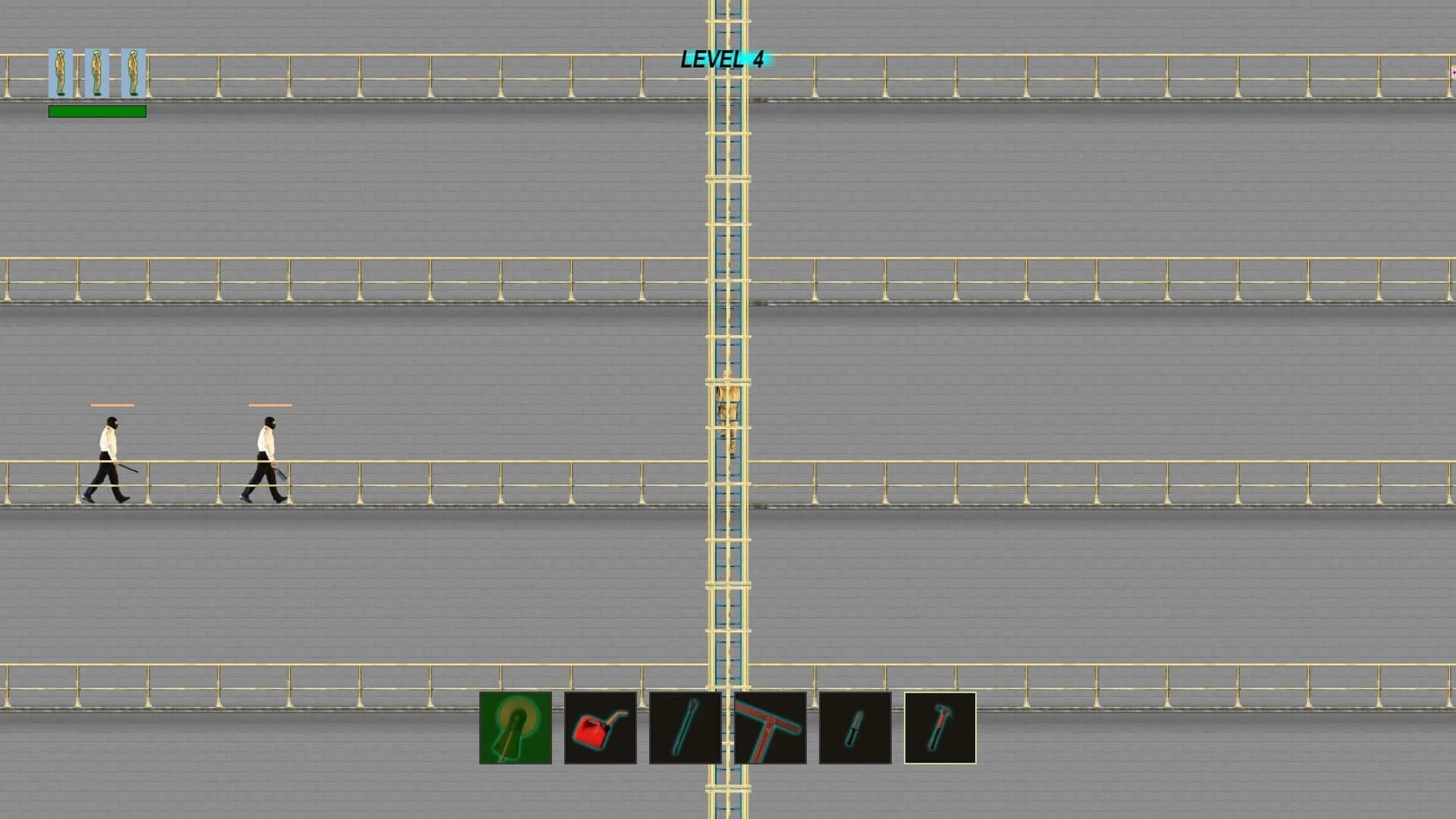Click the middle life figure icon
Viewport: 1456px width, 819px height.
pos(96,74)
